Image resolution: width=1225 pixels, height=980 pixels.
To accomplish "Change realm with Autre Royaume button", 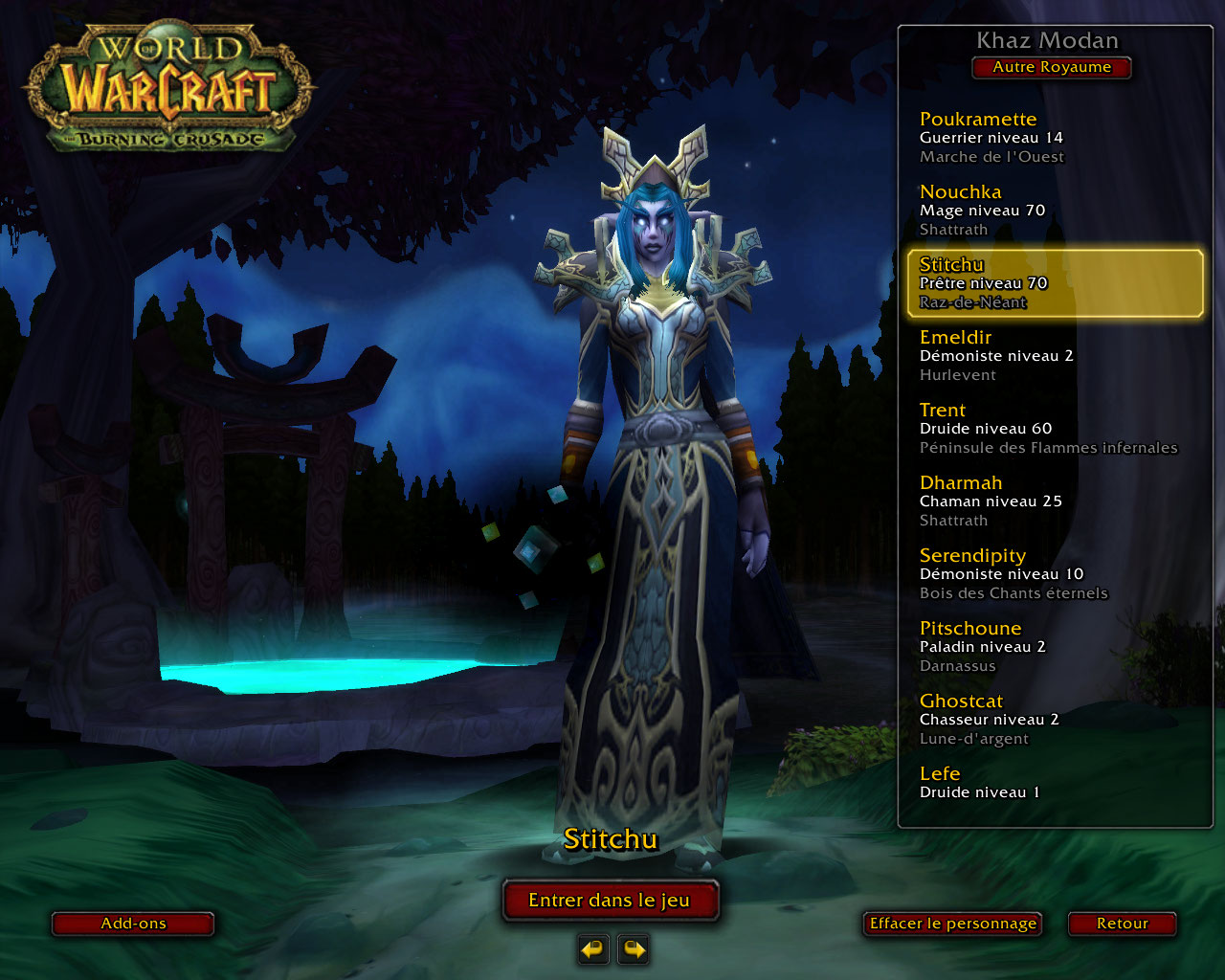I will 1052,67.
